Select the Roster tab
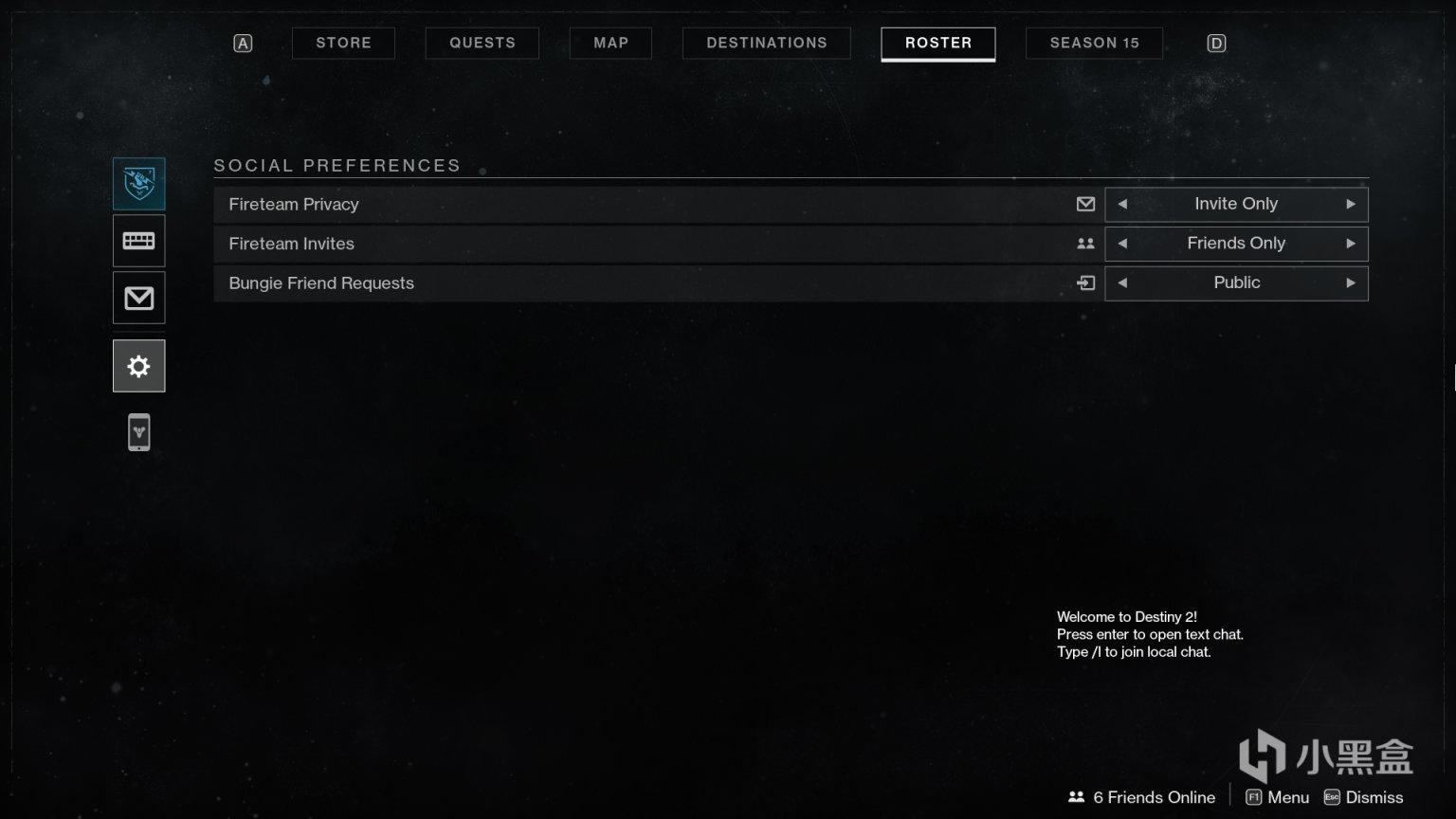The image size is (1456, 819). [x=937, y=43]
